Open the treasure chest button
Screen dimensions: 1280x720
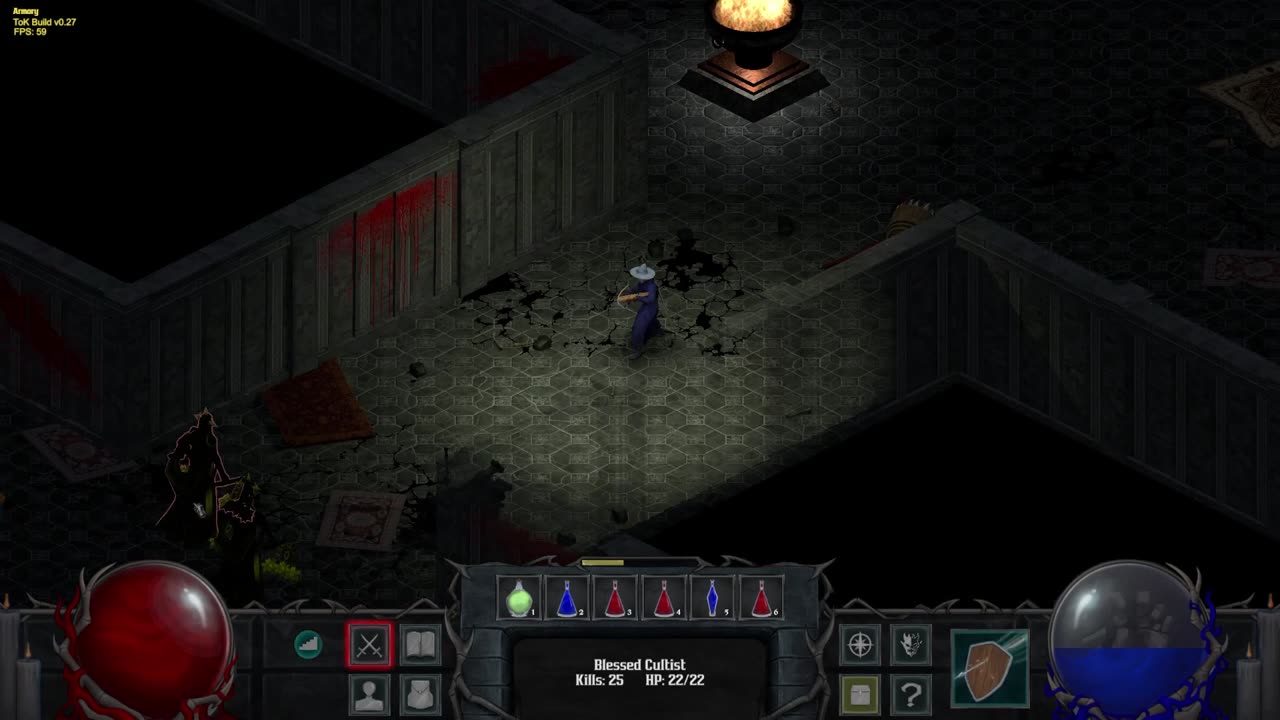click(860, 694)
